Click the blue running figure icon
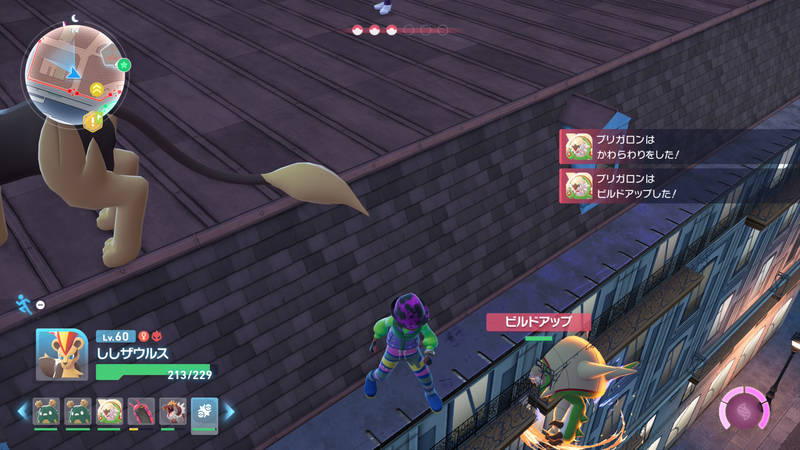Viewport: 800px width, 450px height. pos(22,301)
